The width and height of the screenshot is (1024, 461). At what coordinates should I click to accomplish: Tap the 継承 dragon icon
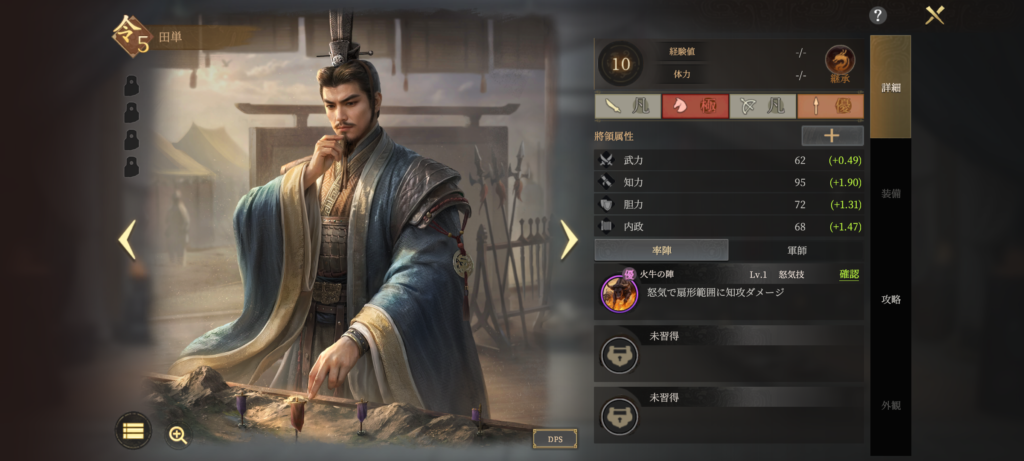[x=840, y=62]
